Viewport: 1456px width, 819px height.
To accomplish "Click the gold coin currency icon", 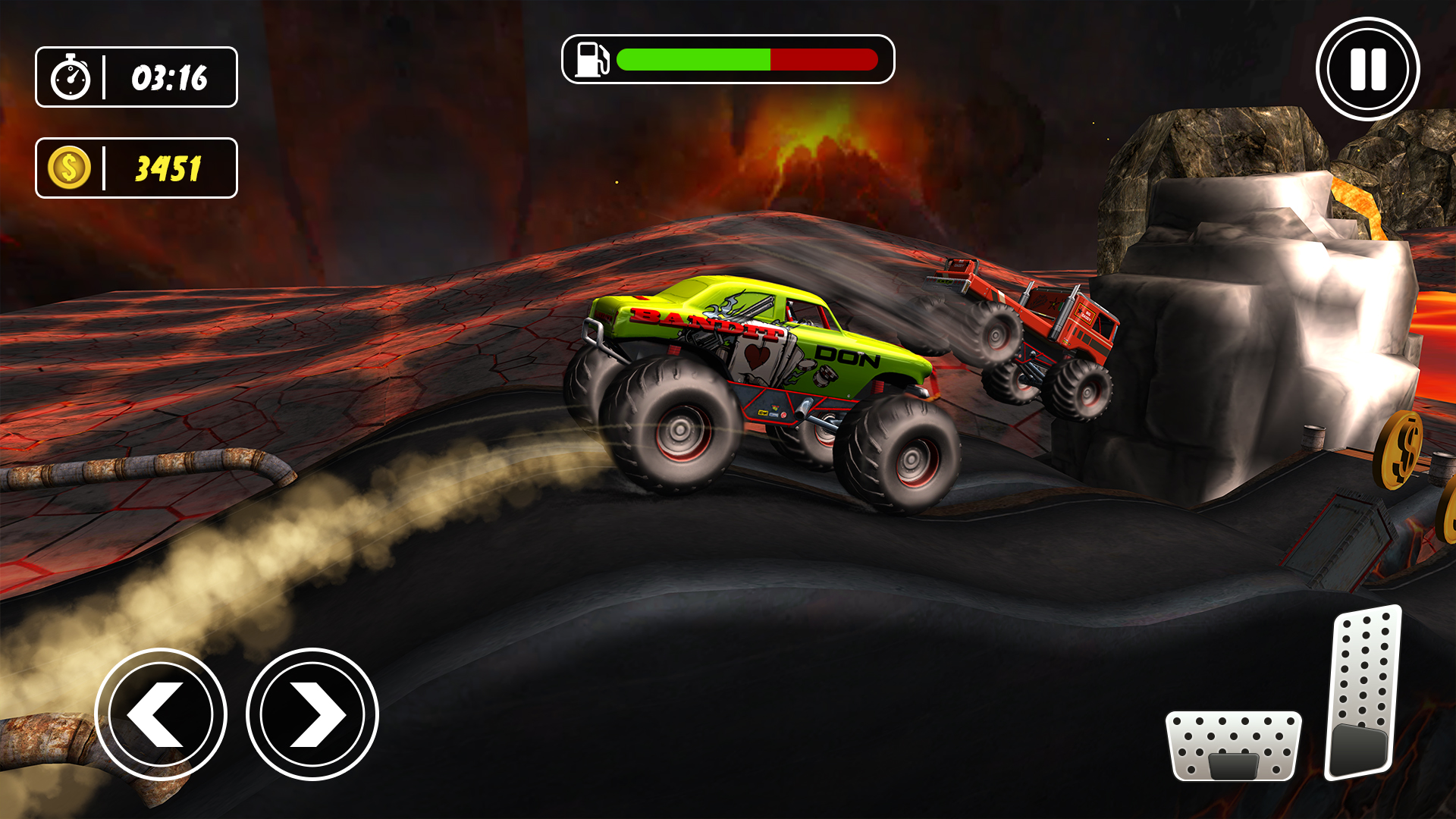I will [x=68, y=168].
